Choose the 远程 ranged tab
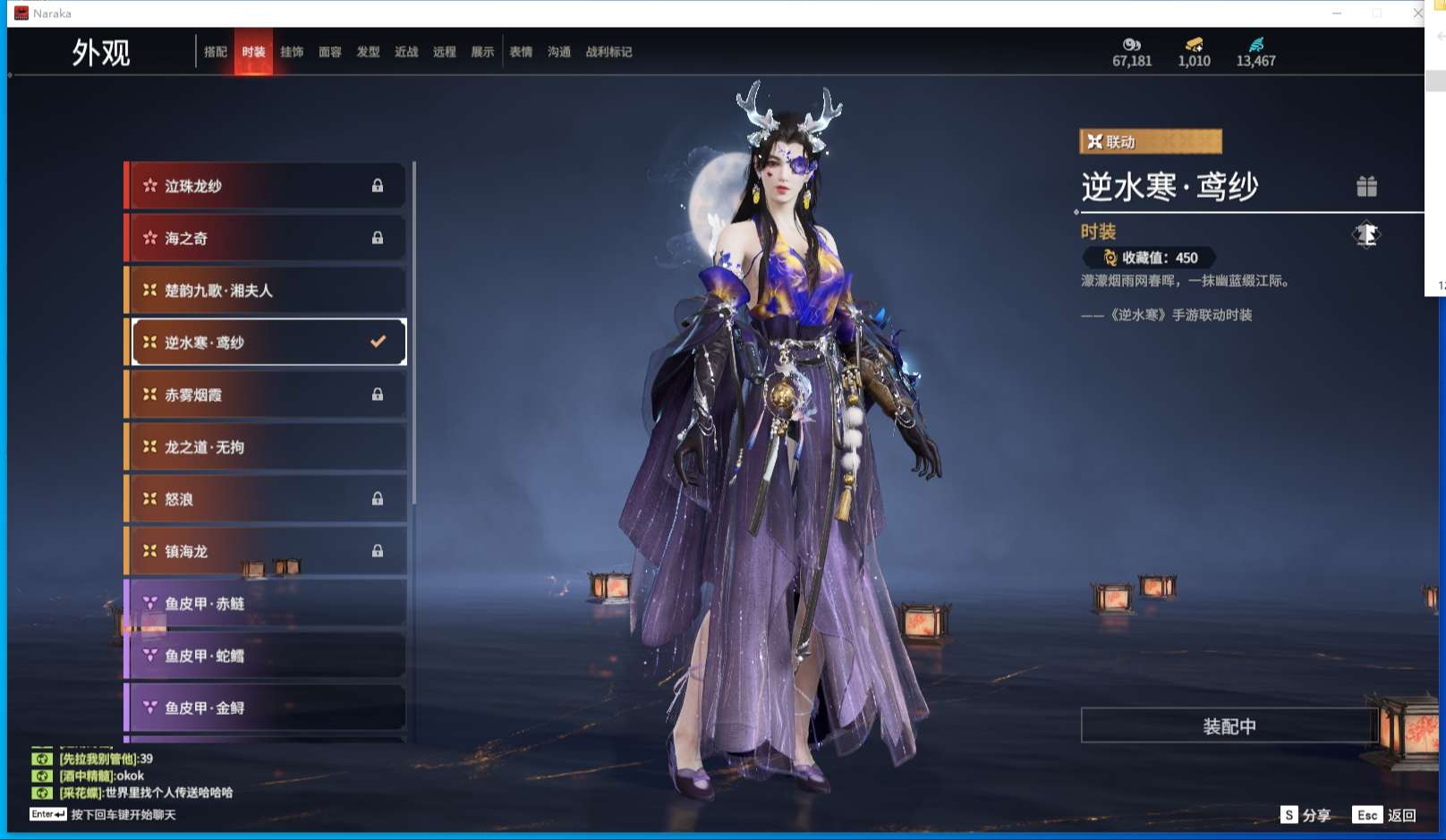The width and height of the screenshot is (1446, 840). point(445,52)
